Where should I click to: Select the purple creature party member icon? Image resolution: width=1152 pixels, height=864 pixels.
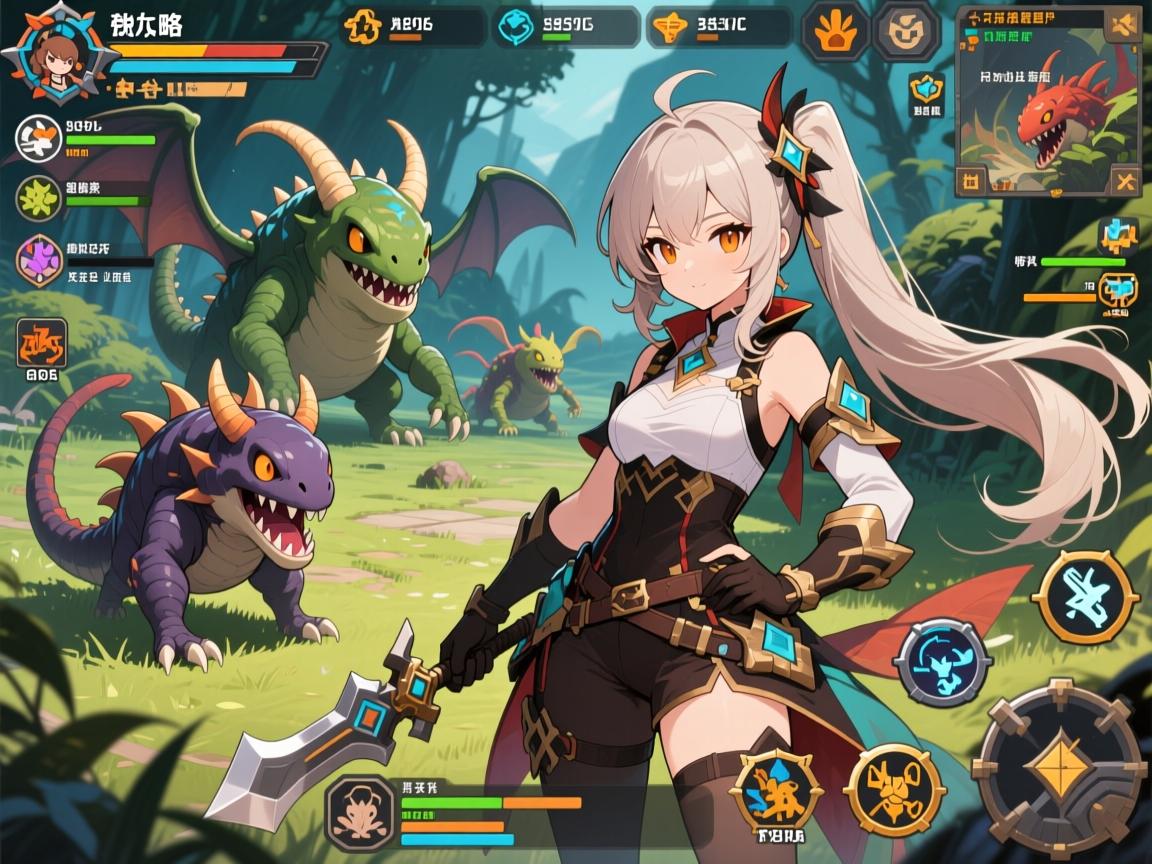pyautogui.click(x=40, y=260)
